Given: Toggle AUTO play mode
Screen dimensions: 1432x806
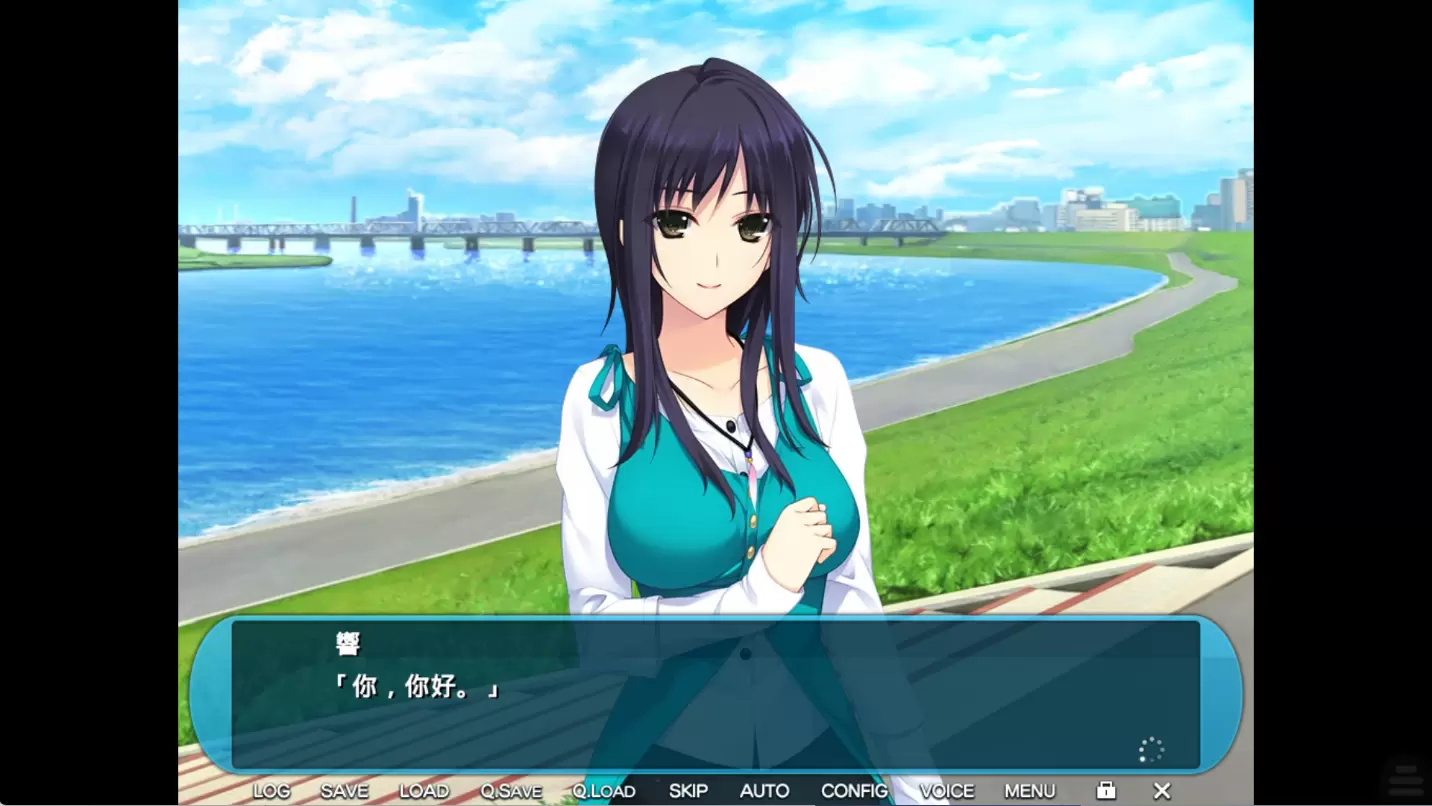Looking at the screenshot, I should [764, 791].
